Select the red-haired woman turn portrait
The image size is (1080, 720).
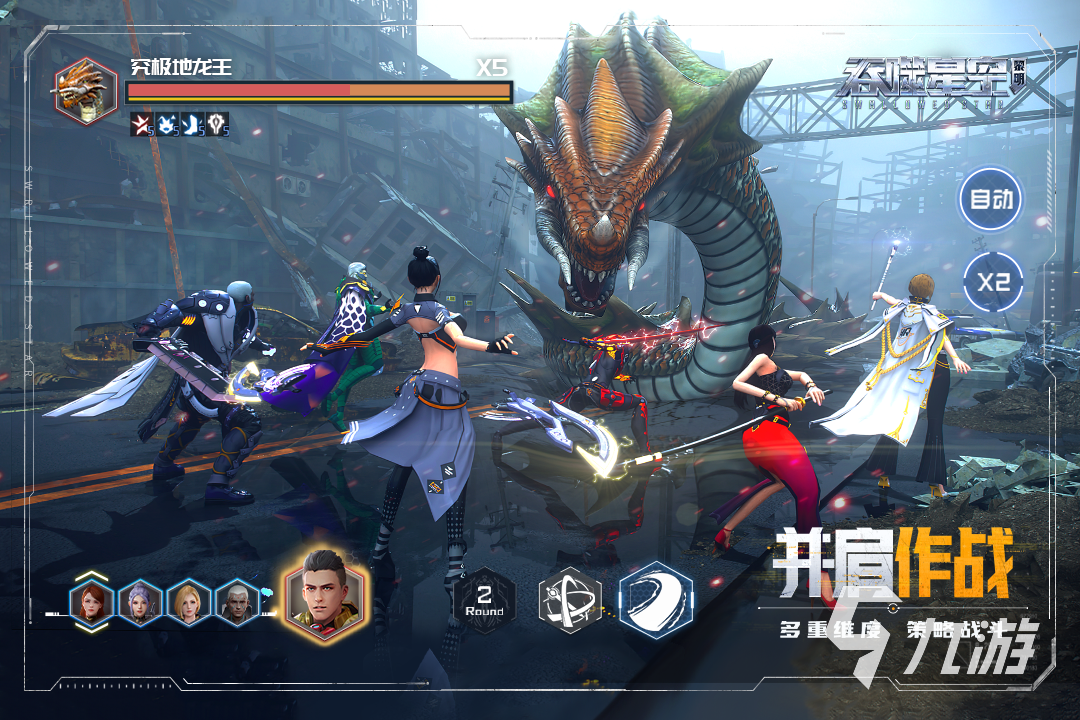tap(91, 603)
